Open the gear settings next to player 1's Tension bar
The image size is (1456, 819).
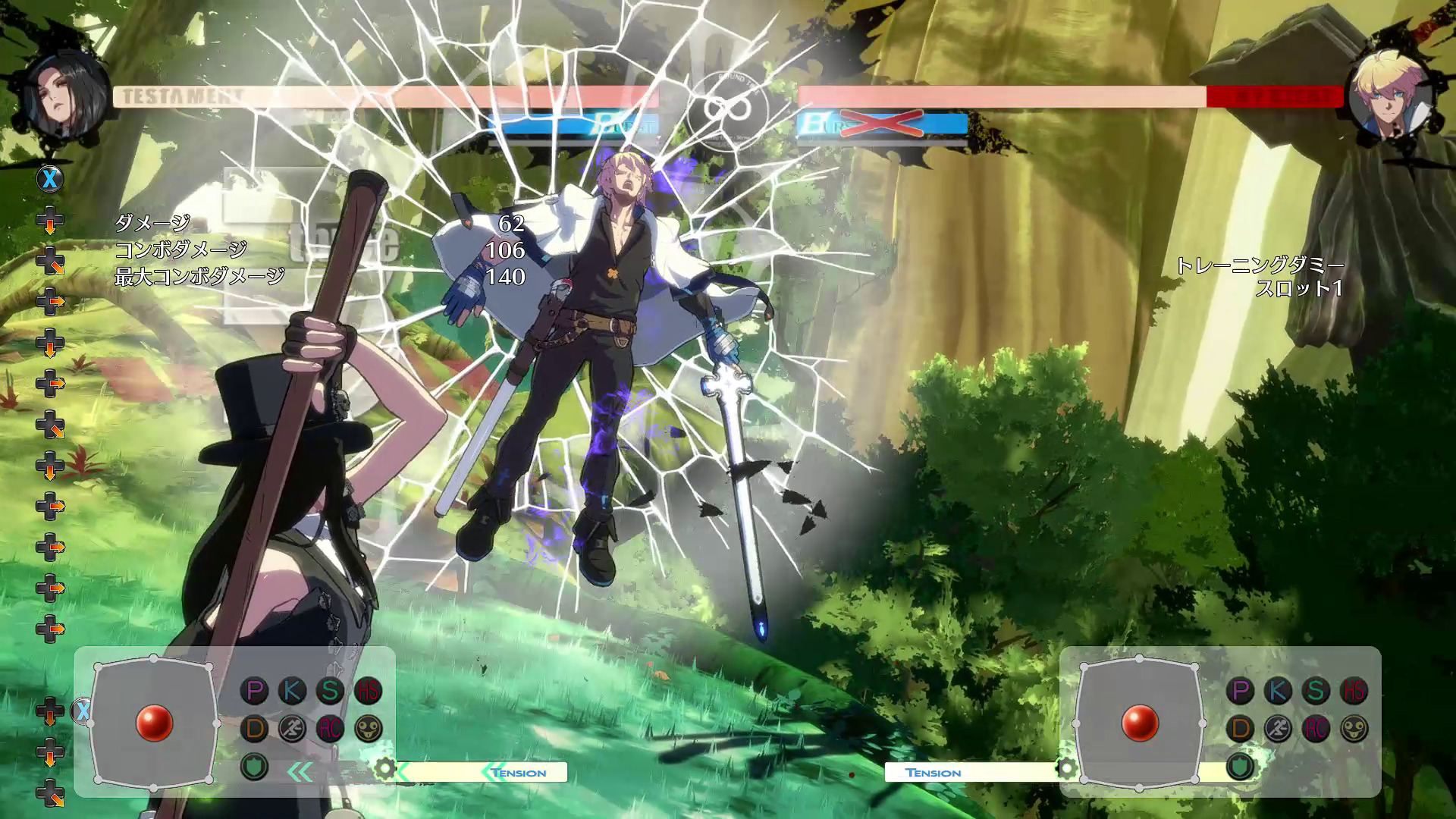pyautogui.click(x=384, y=768)
